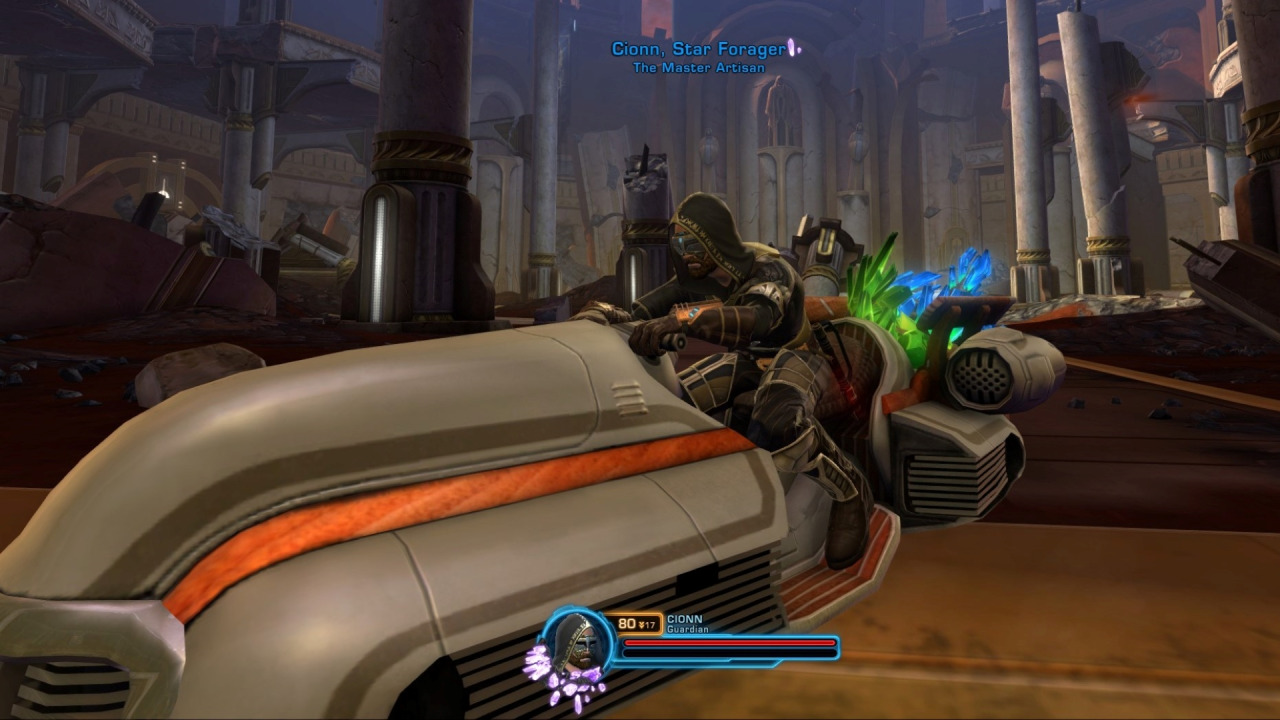This screenshot has width=1280, height=720.
Task: Click the Cionn, Star Forager nameplate
Action: [699, 49]
